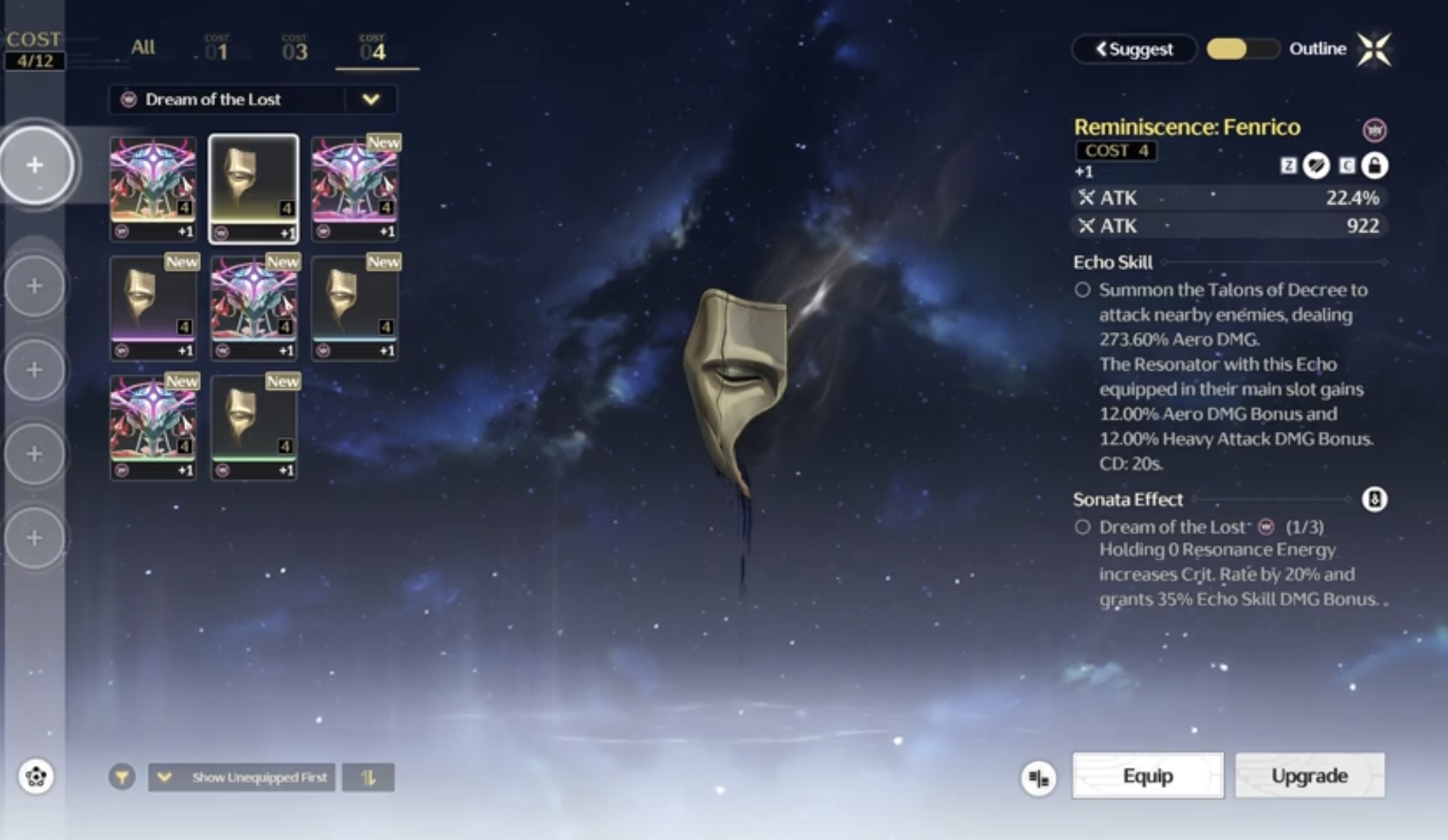Show Cost 1 echoes
The width and height of the screenshot is (1448, 840).
pyautogui.click(x=217, y=50)
